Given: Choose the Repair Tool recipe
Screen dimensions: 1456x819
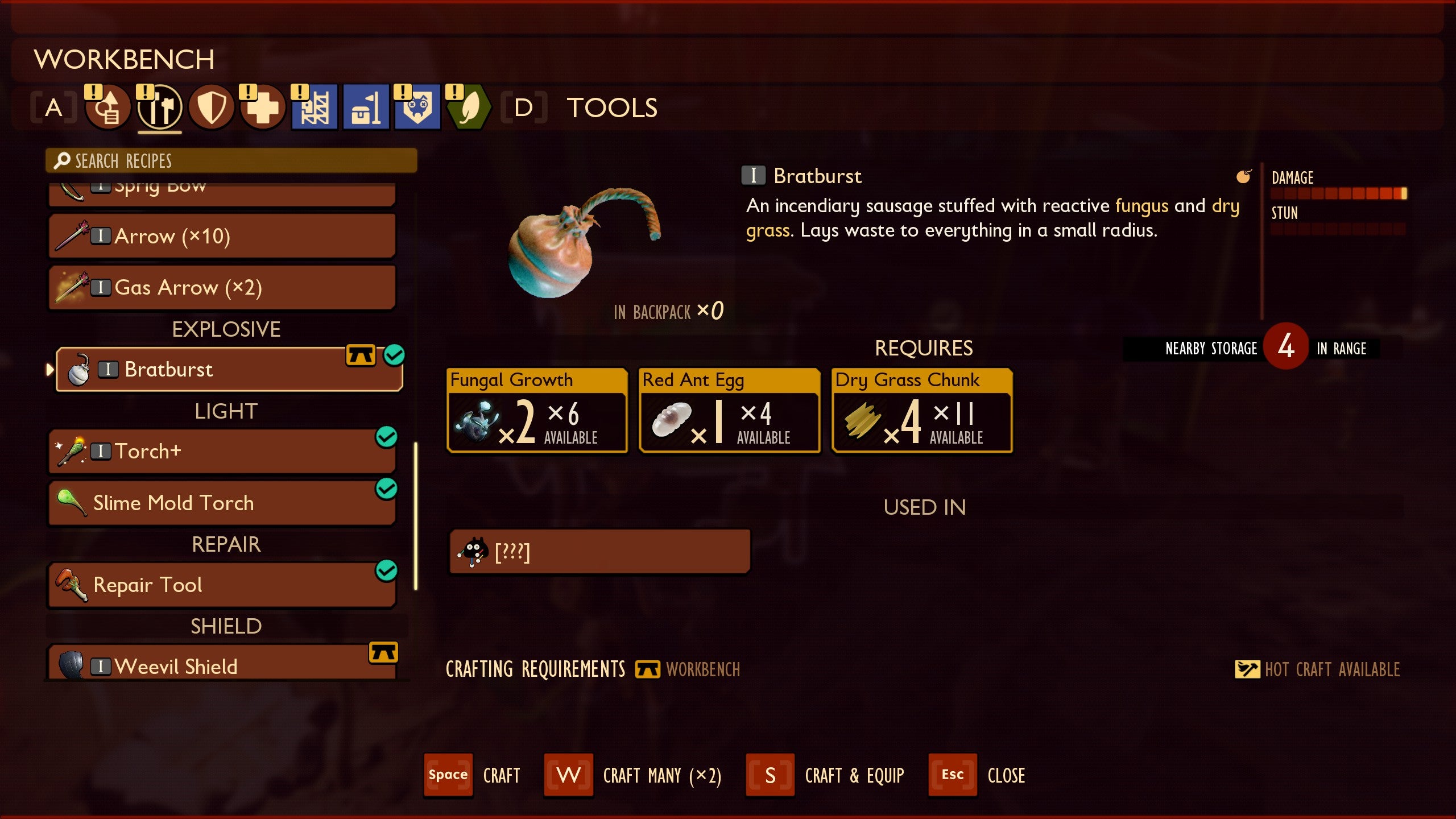Looking at the screenshot, I should click(x=222, y=585).
